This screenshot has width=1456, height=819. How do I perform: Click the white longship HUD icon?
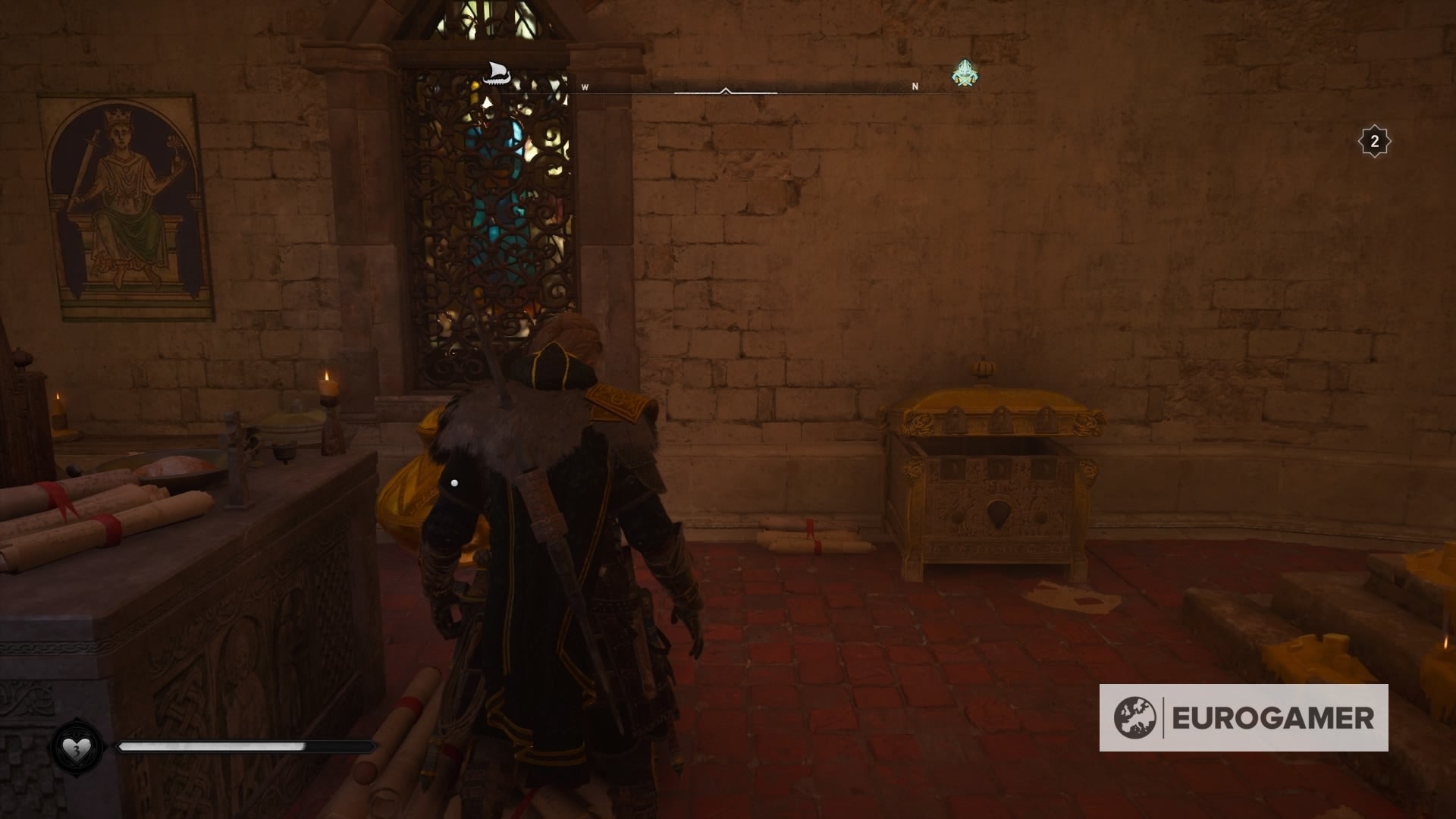(497, 73)
